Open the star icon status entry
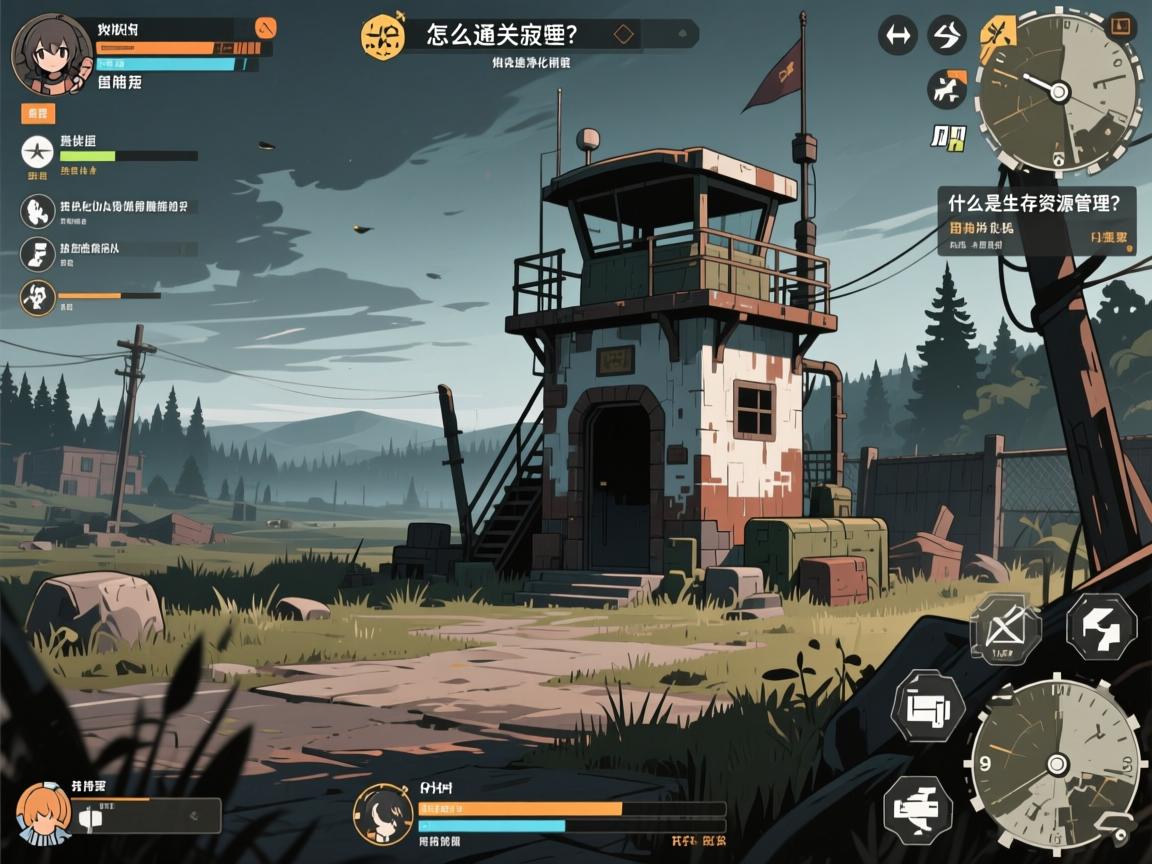The image size is (1152, 864). (x=37, y=152)
